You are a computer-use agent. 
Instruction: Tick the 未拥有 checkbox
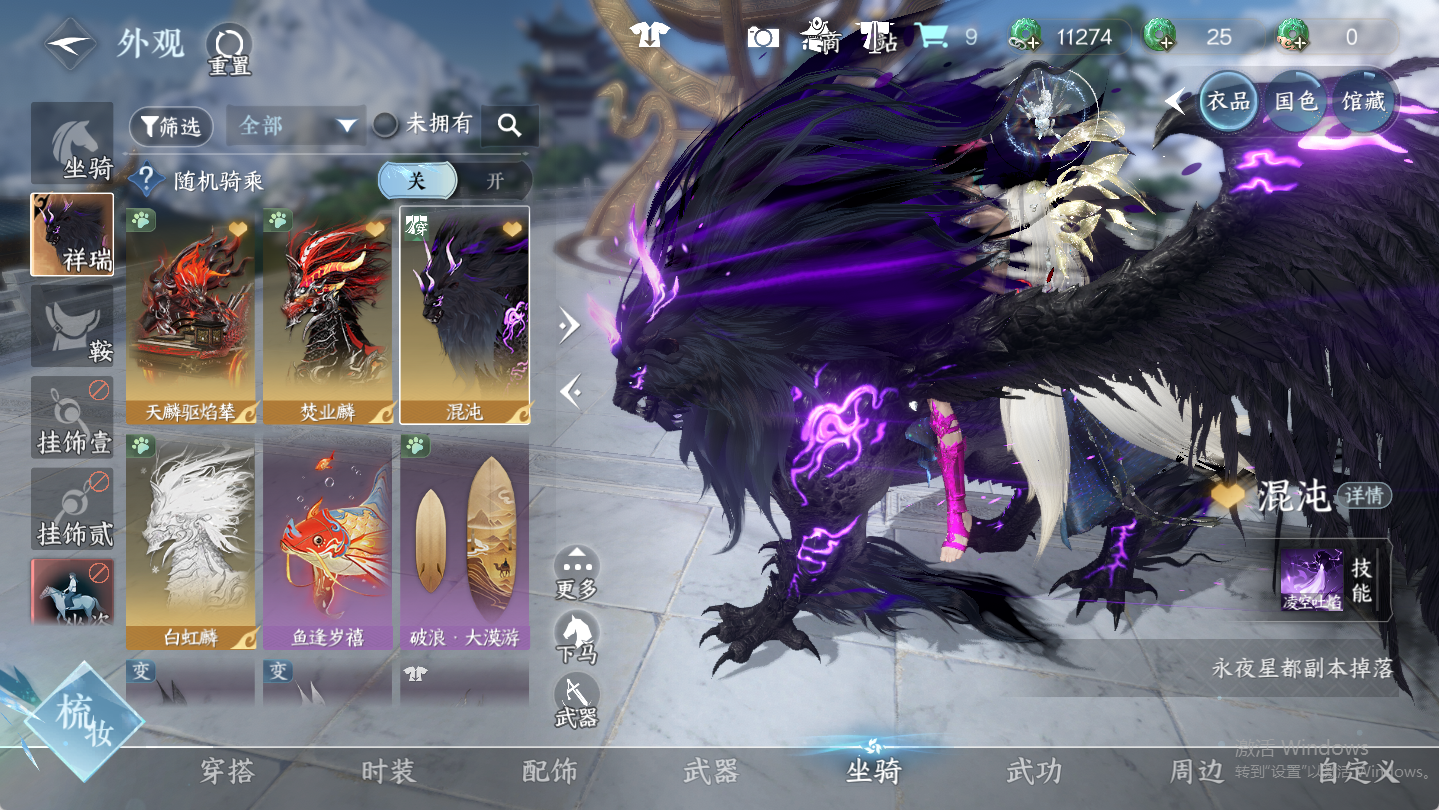click(x=385, y=125)
